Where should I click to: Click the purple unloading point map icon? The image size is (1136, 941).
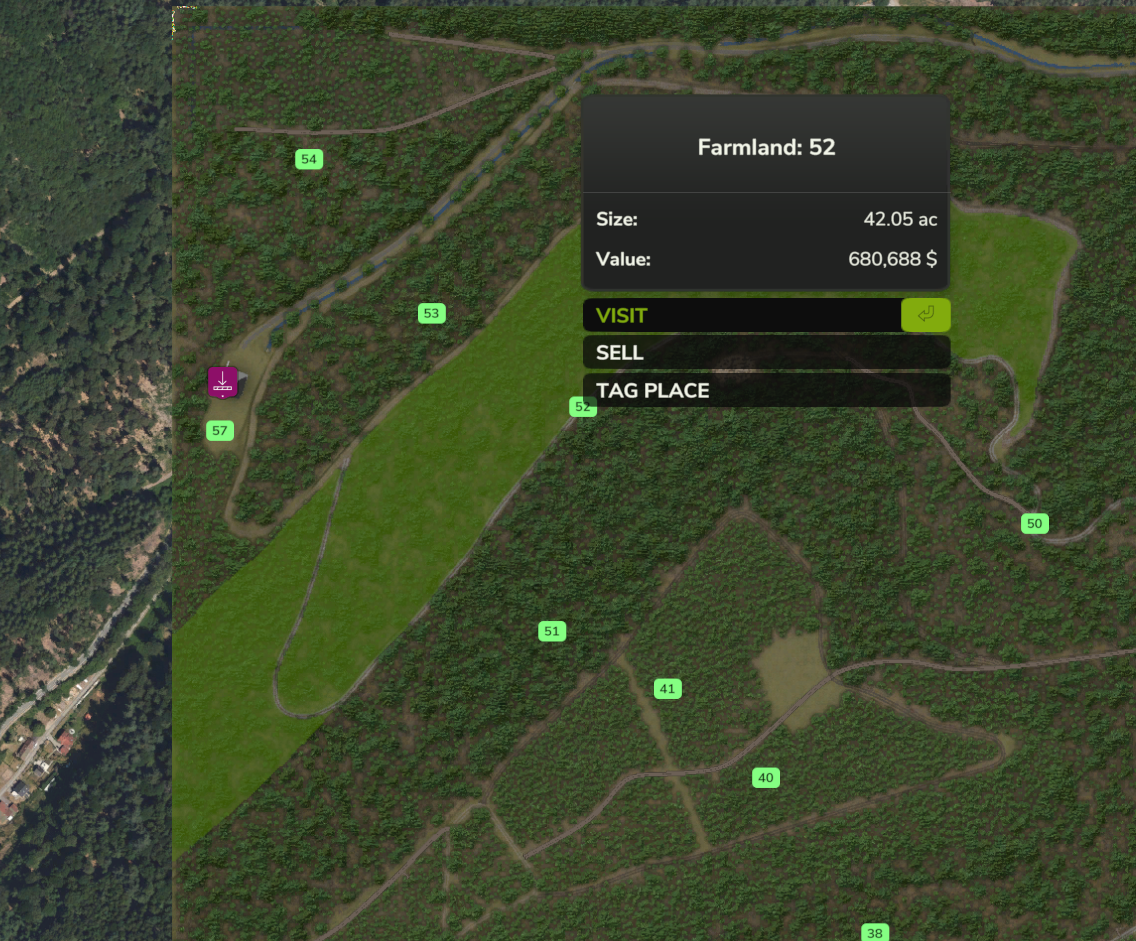[x=223, y=382]
